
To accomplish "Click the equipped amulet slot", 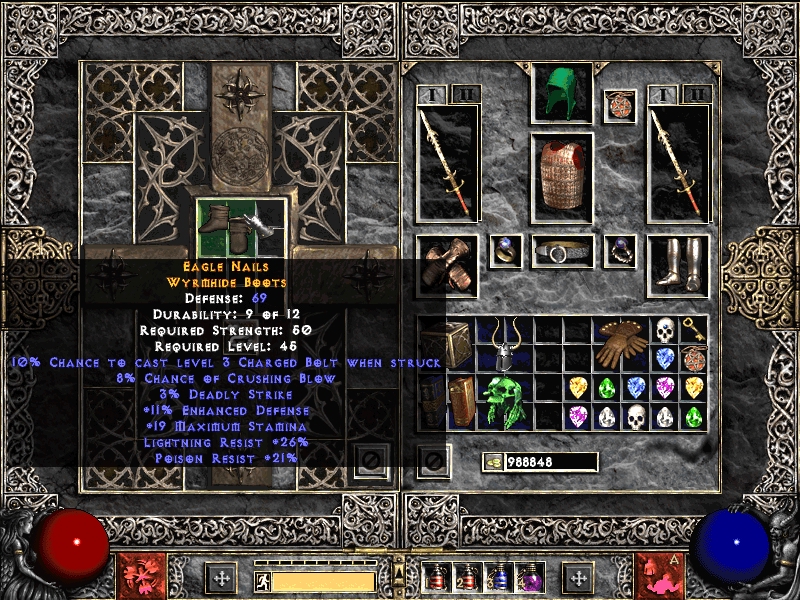I will pyautogui.click(x=620, y=106).
